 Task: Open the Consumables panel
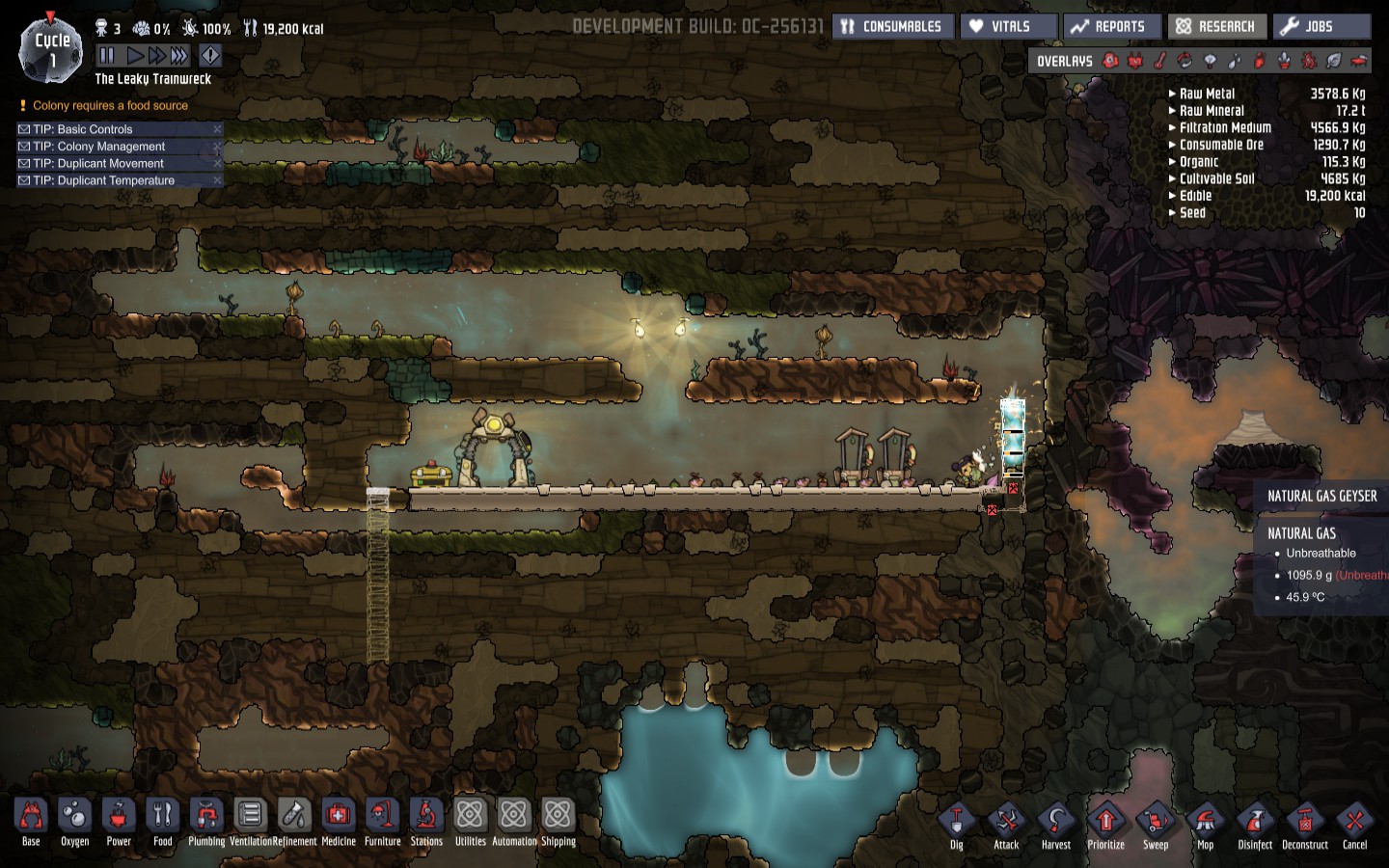coord(891,27)
